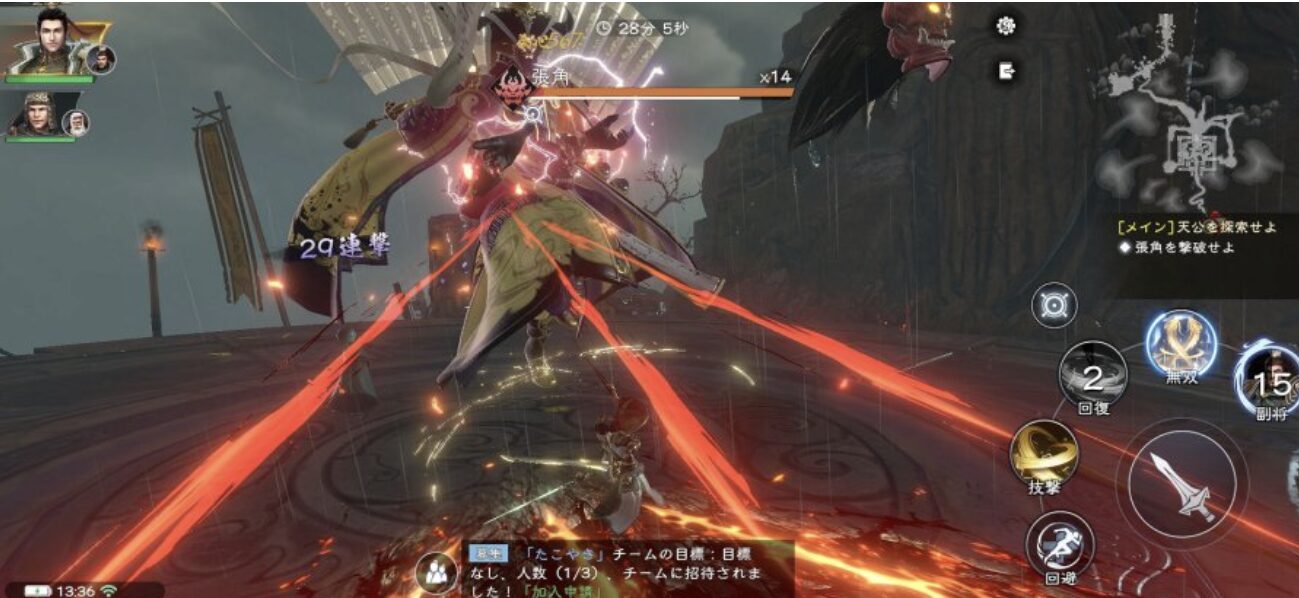
Task: Call the 副将 lieutenant skill
Action: pos(1270,380)
